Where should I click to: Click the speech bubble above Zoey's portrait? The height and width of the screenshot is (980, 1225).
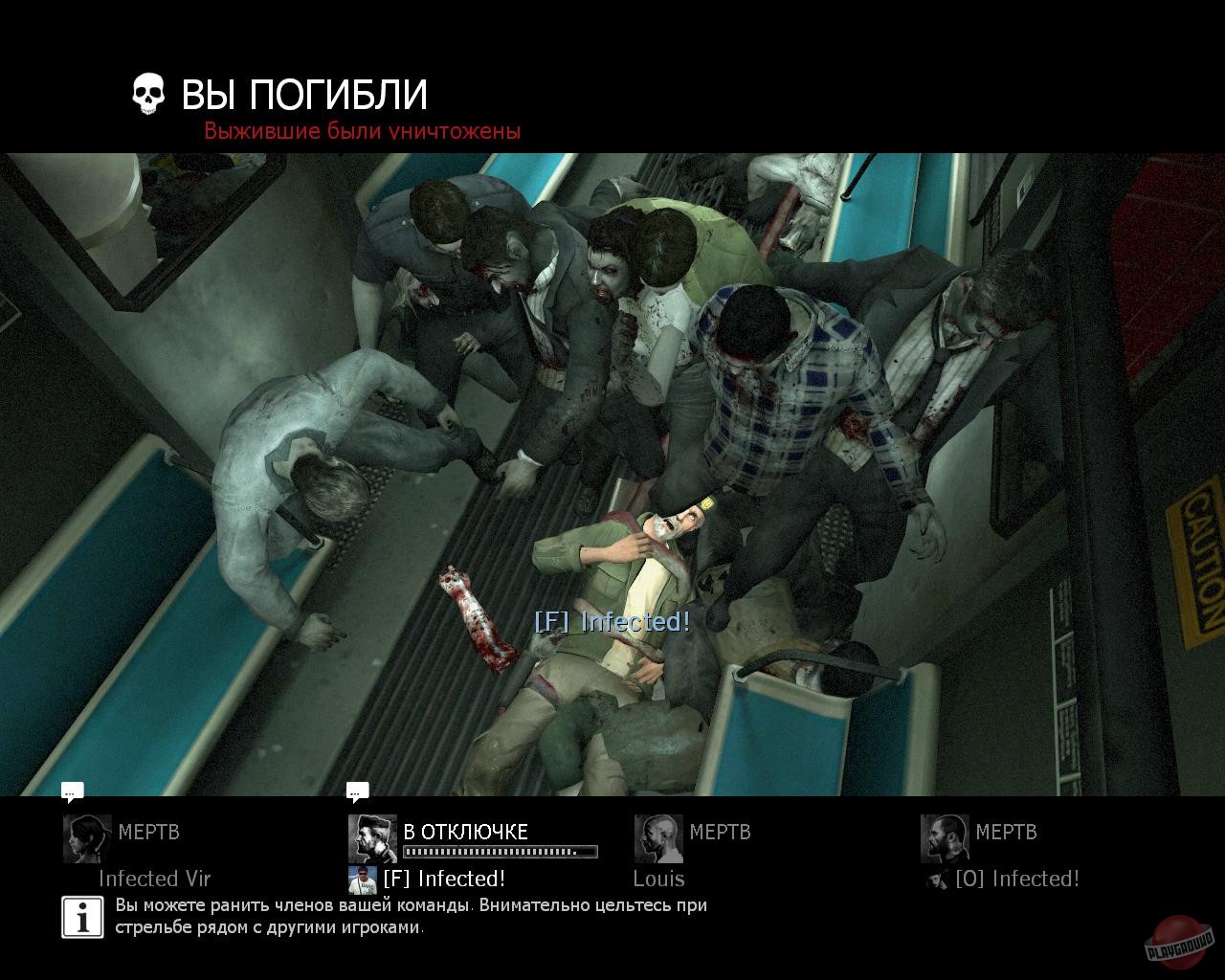71,791
